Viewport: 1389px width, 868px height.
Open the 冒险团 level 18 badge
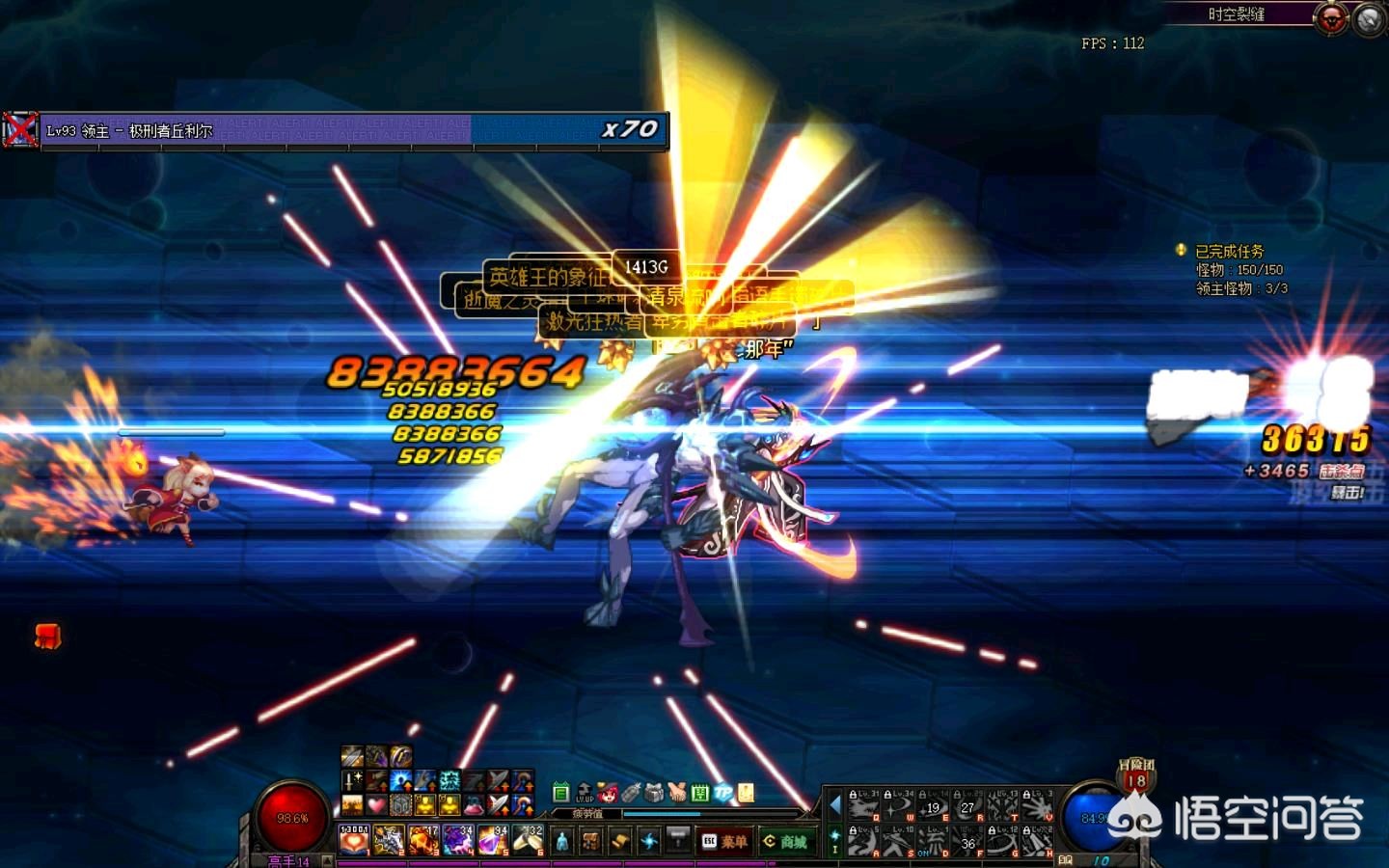tap(1136, 776)
